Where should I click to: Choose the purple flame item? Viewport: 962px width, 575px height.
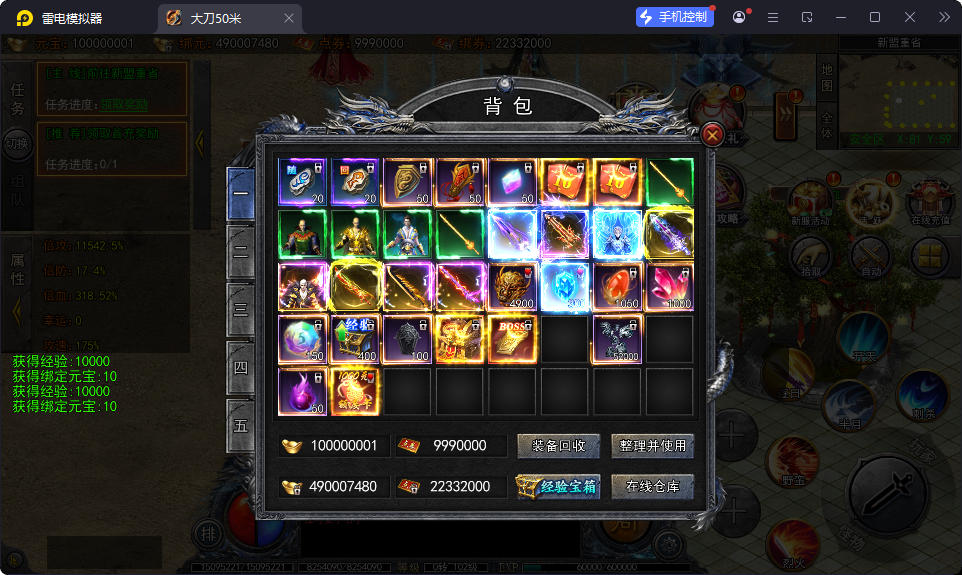[303, 391]
